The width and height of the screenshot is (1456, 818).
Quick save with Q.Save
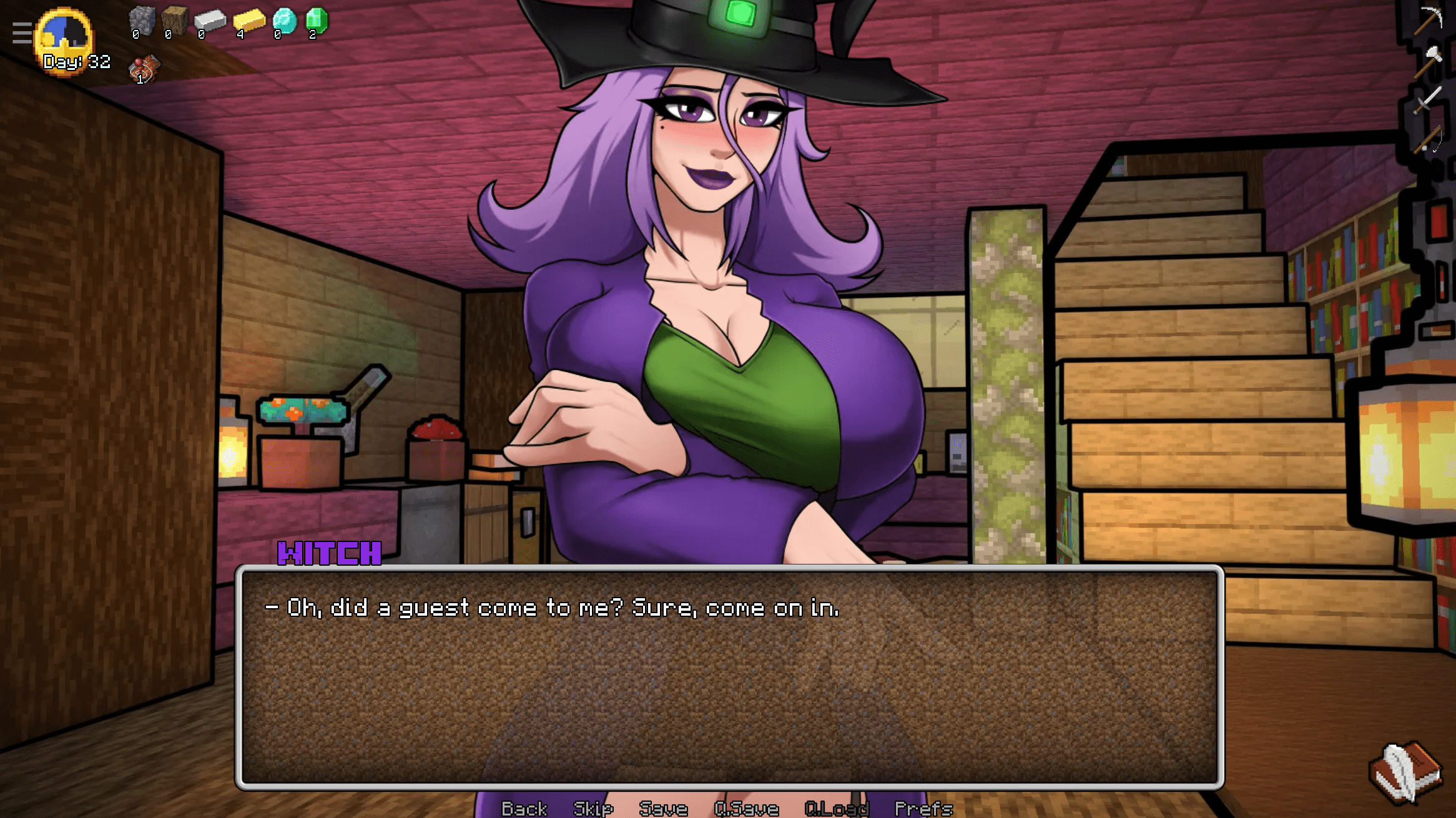click(746, 809)
